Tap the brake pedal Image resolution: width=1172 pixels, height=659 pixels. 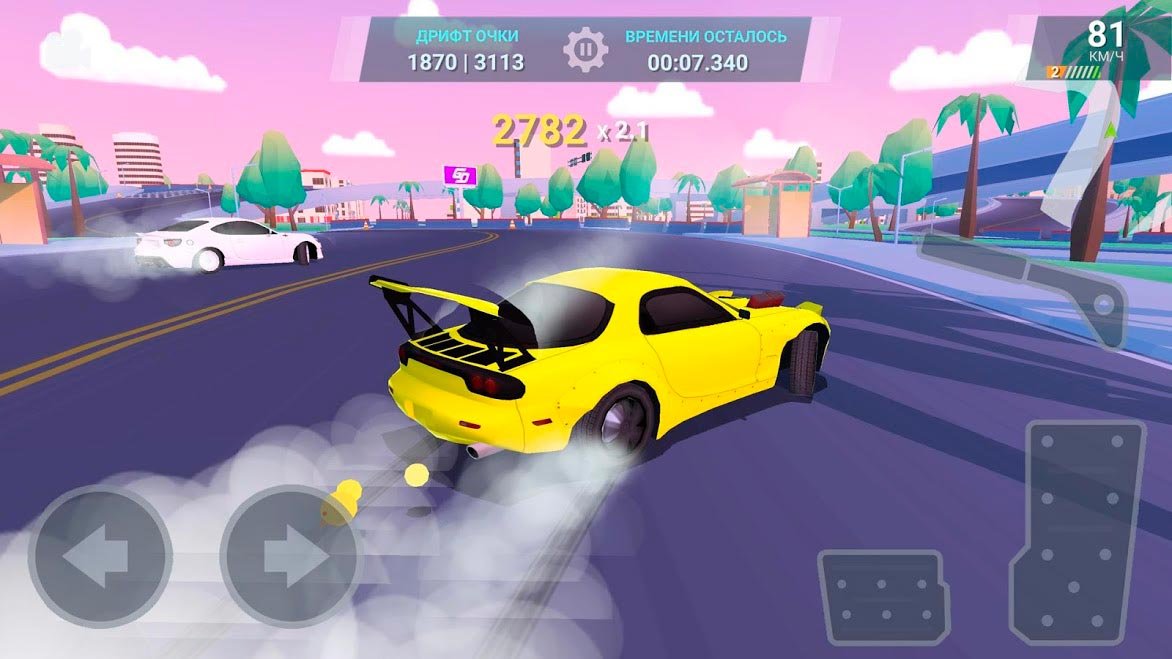[x=883, y=597]
